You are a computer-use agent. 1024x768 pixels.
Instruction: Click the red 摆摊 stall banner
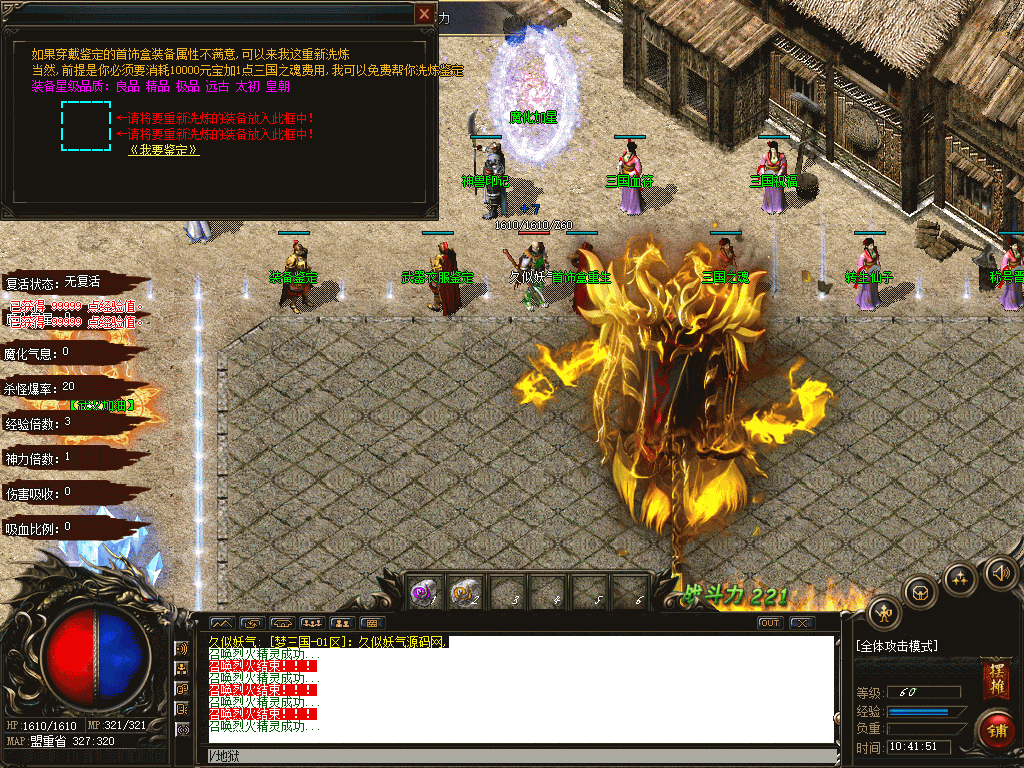click(995, 679)
